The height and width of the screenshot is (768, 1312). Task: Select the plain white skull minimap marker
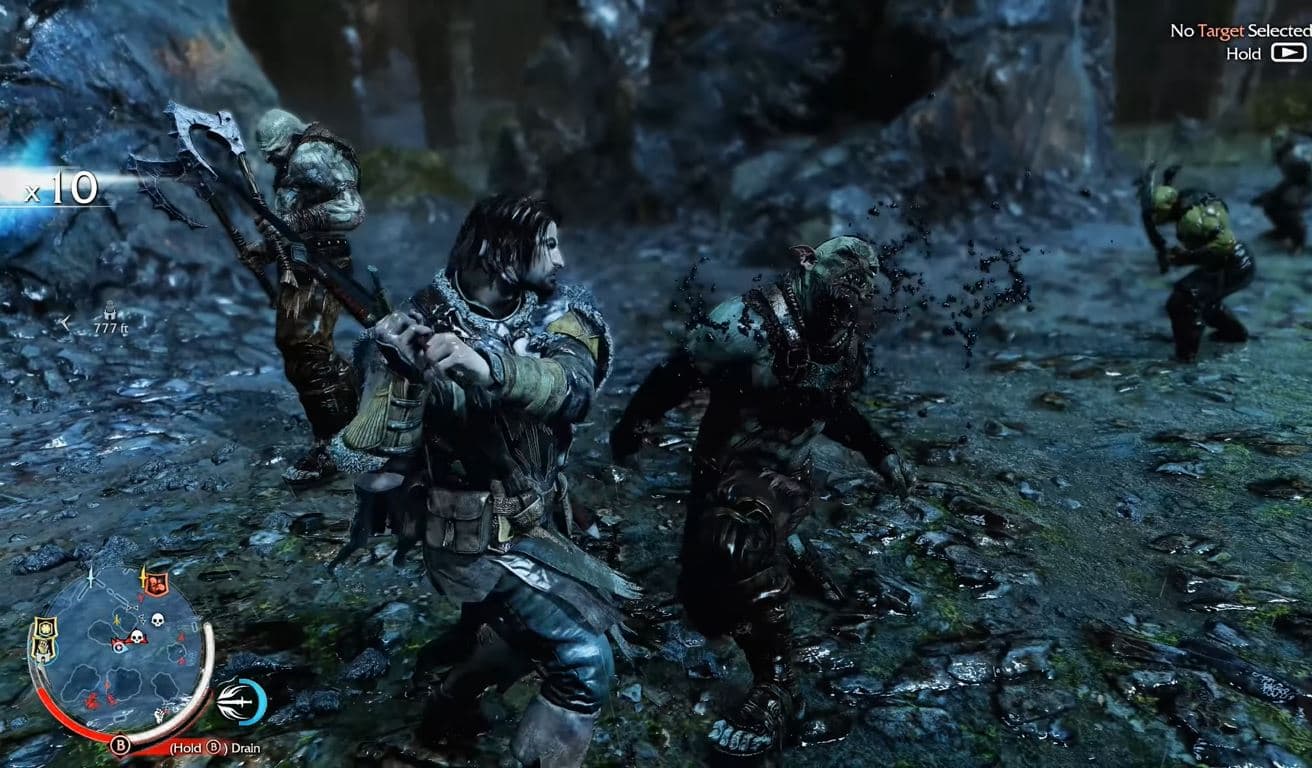pos(156,620)
